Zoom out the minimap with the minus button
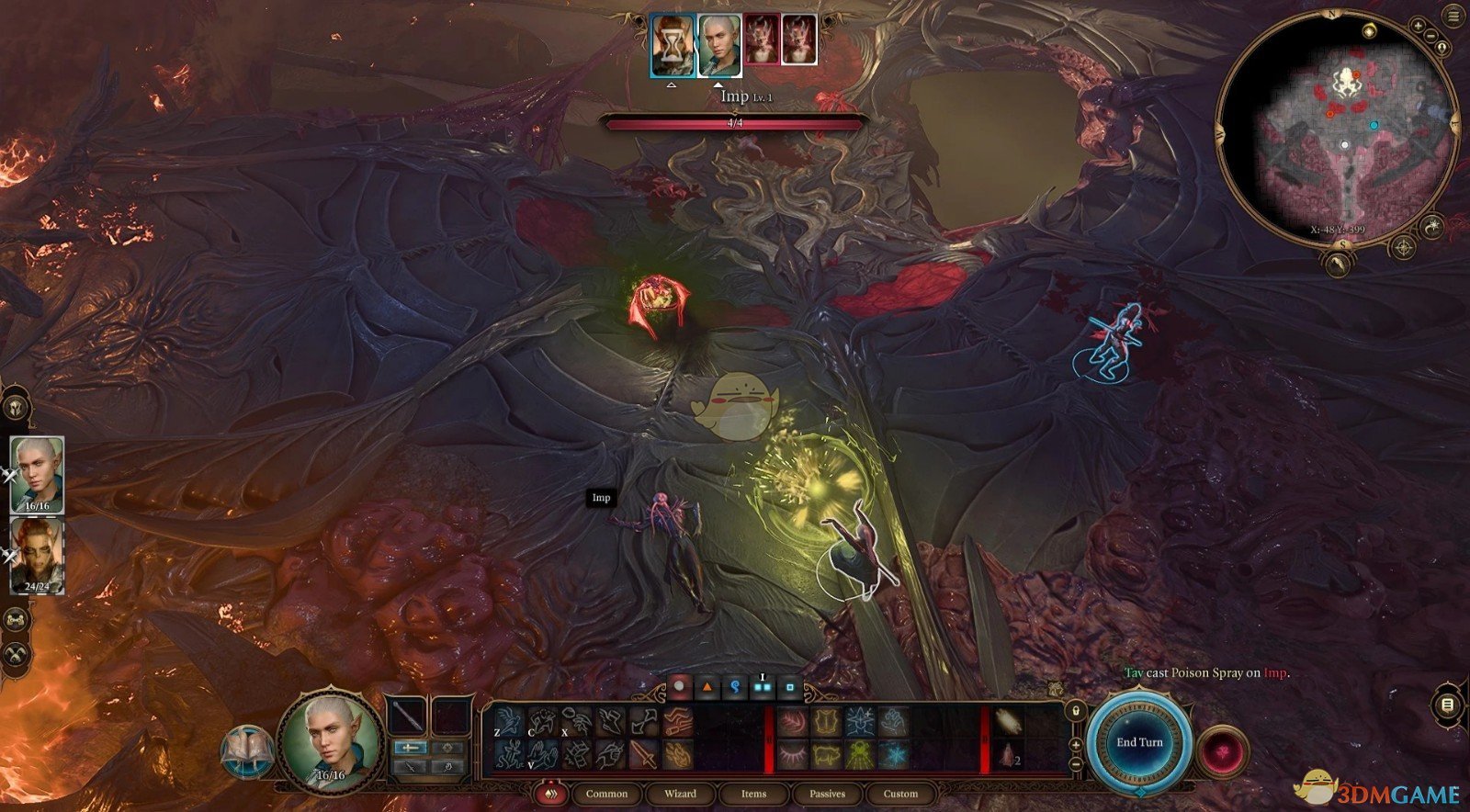Viewport: 1470px width, 812px height. 1432,34
